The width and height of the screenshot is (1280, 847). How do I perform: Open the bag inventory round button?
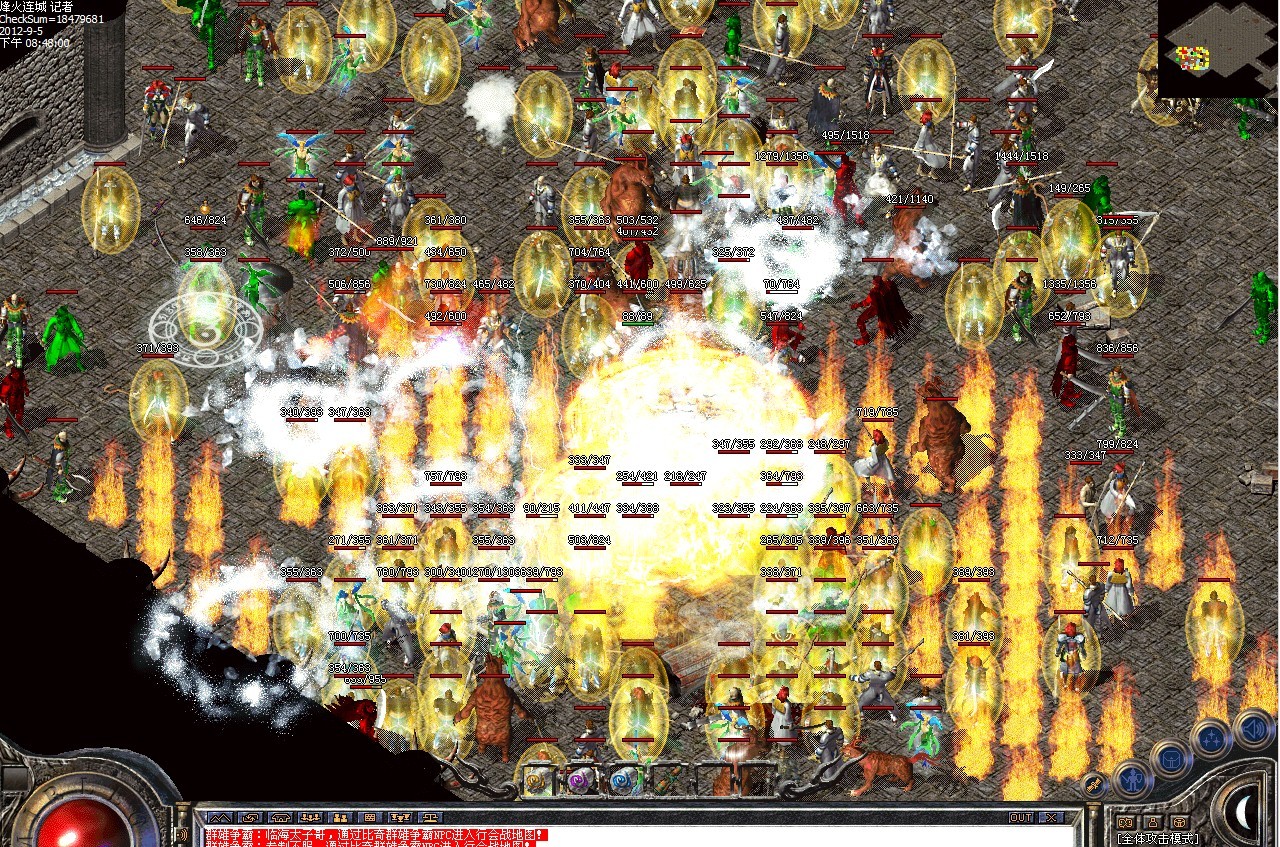[x=1170, y=757]
